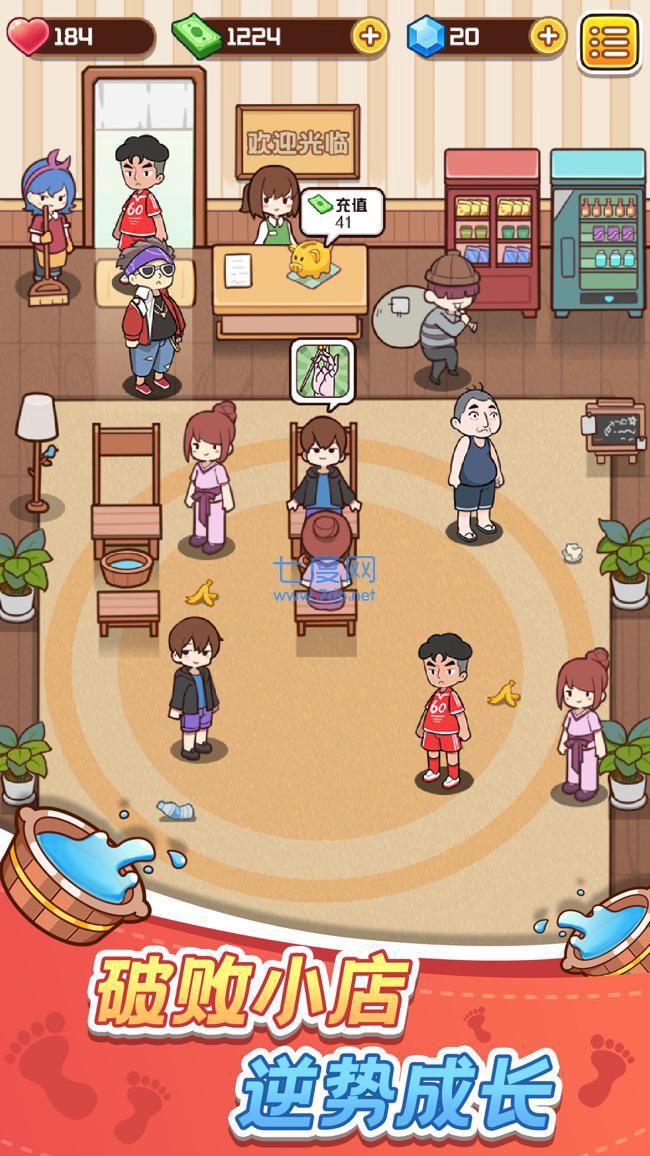Buy more blue gems via plus button

547,37
